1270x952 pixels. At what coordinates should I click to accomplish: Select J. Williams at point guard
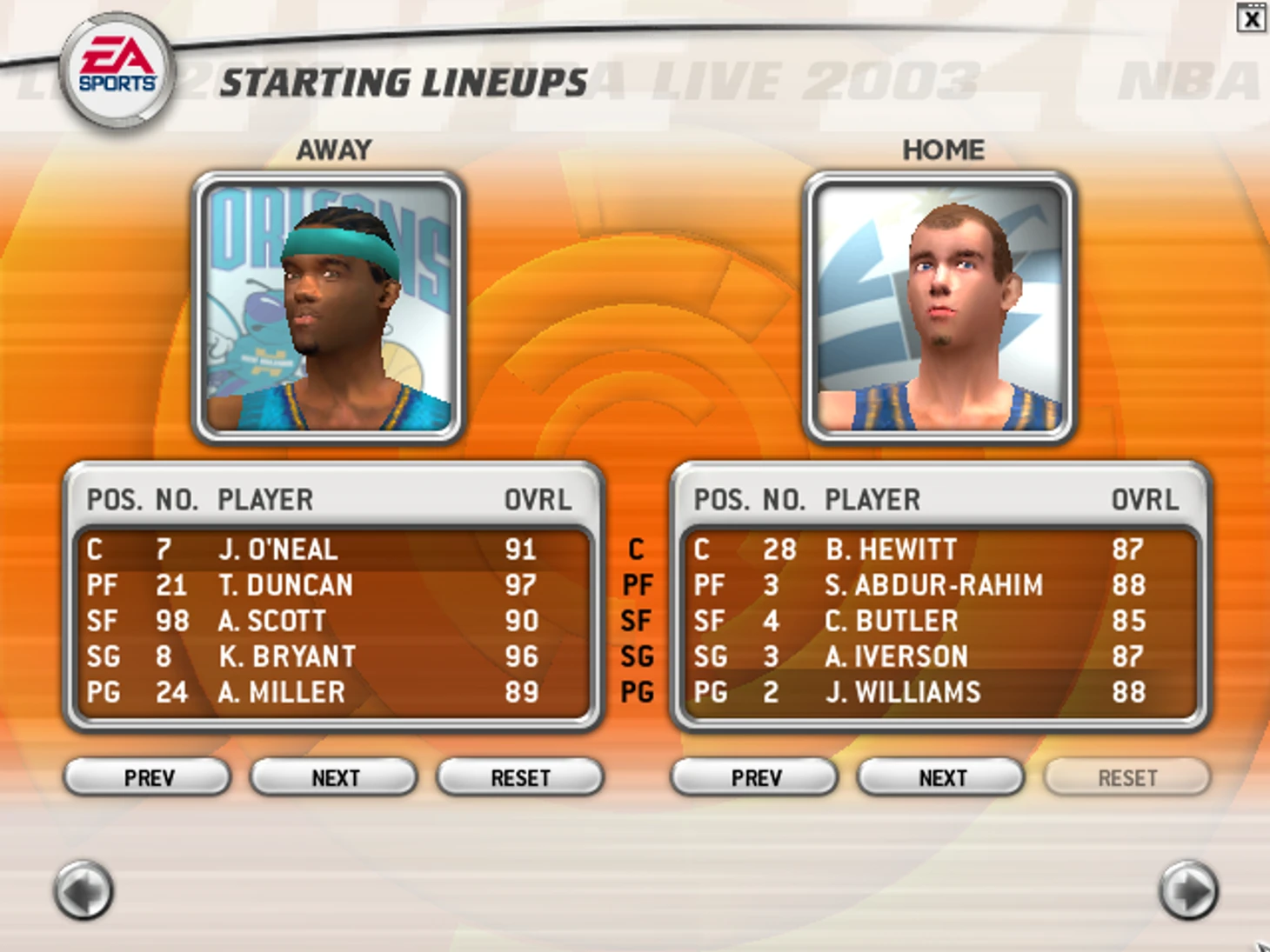pyautogui.click(x=938, y=692)
